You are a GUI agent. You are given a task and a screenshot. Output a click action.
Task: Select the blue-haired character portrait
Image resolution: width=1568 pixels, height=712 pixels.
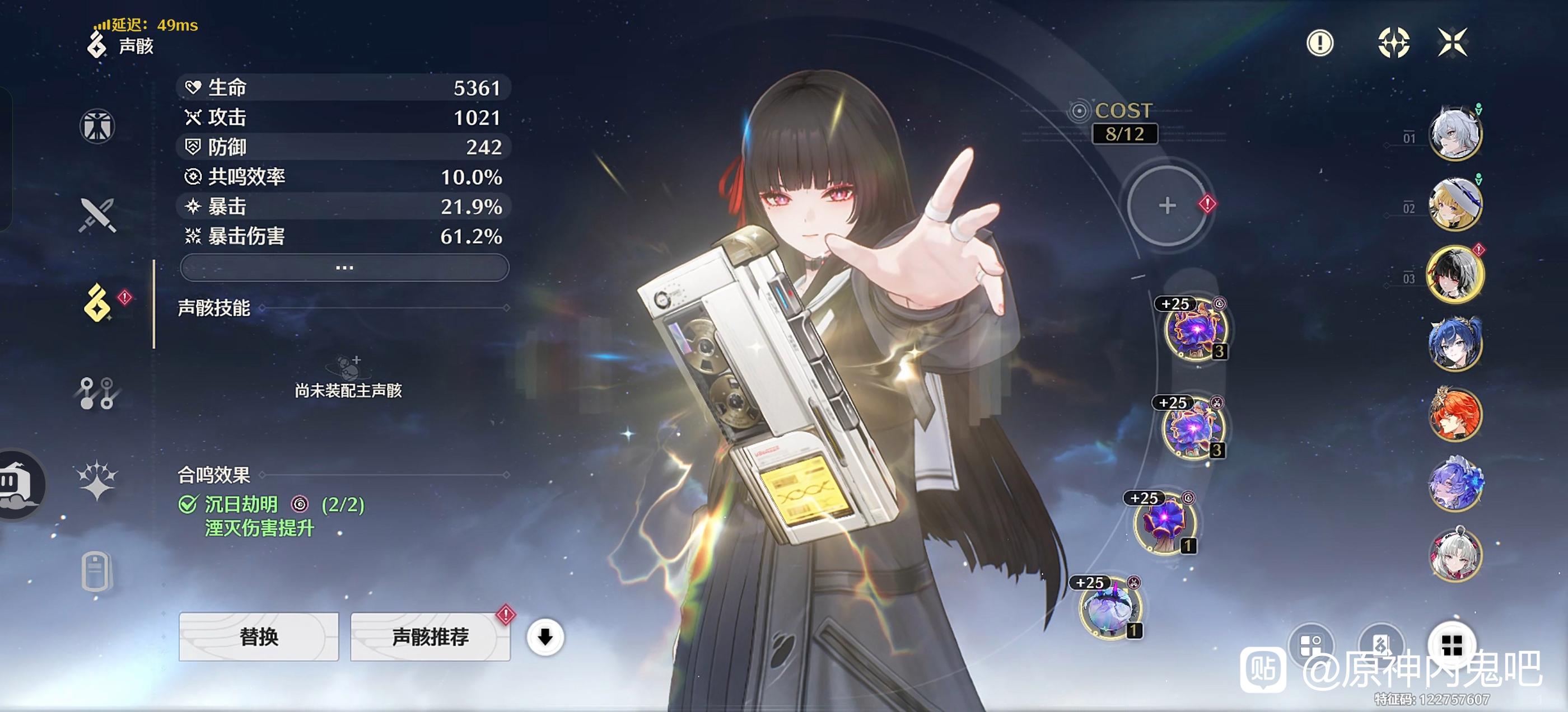1455,344
